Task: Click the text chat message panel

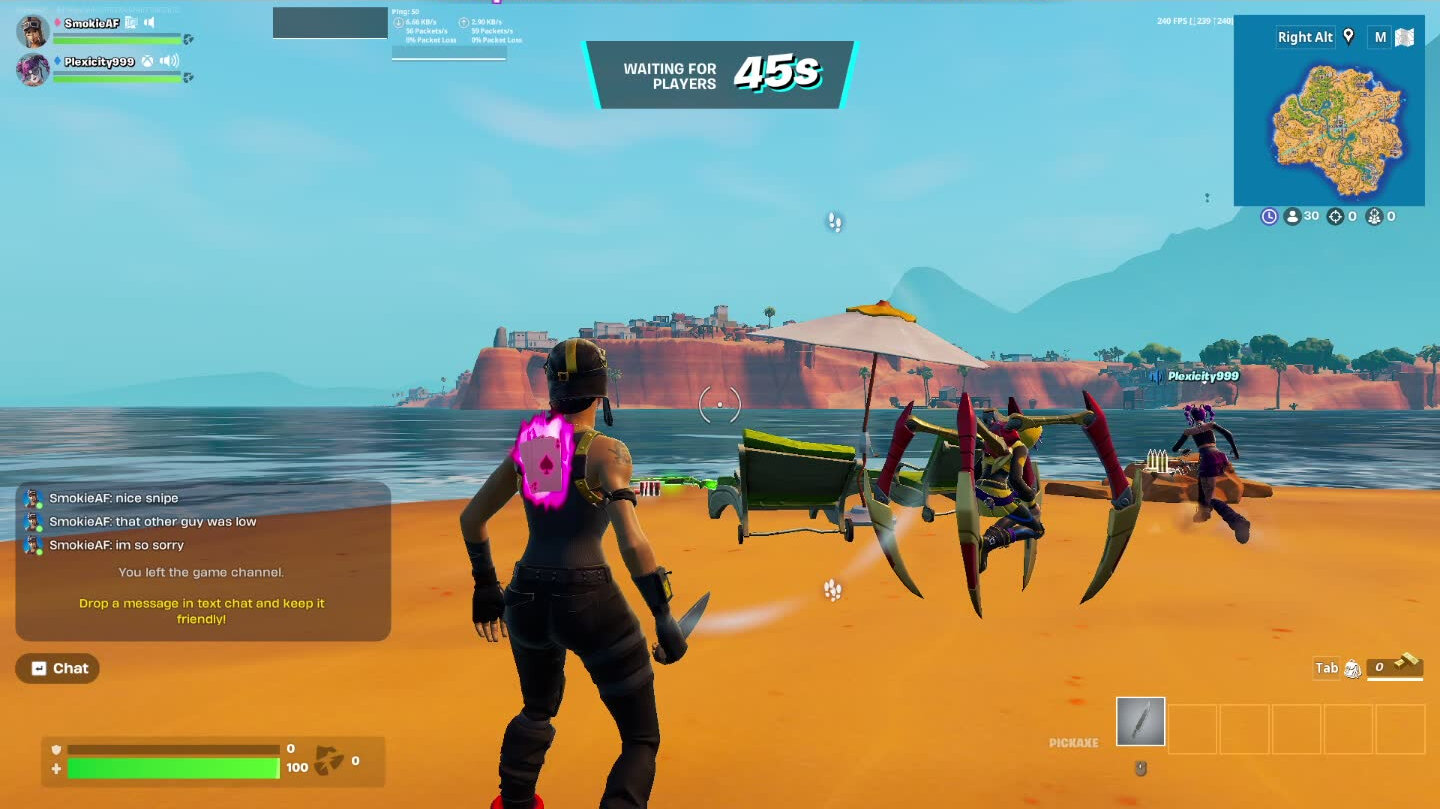Action: pyautogui.click(x=202, y=560)
